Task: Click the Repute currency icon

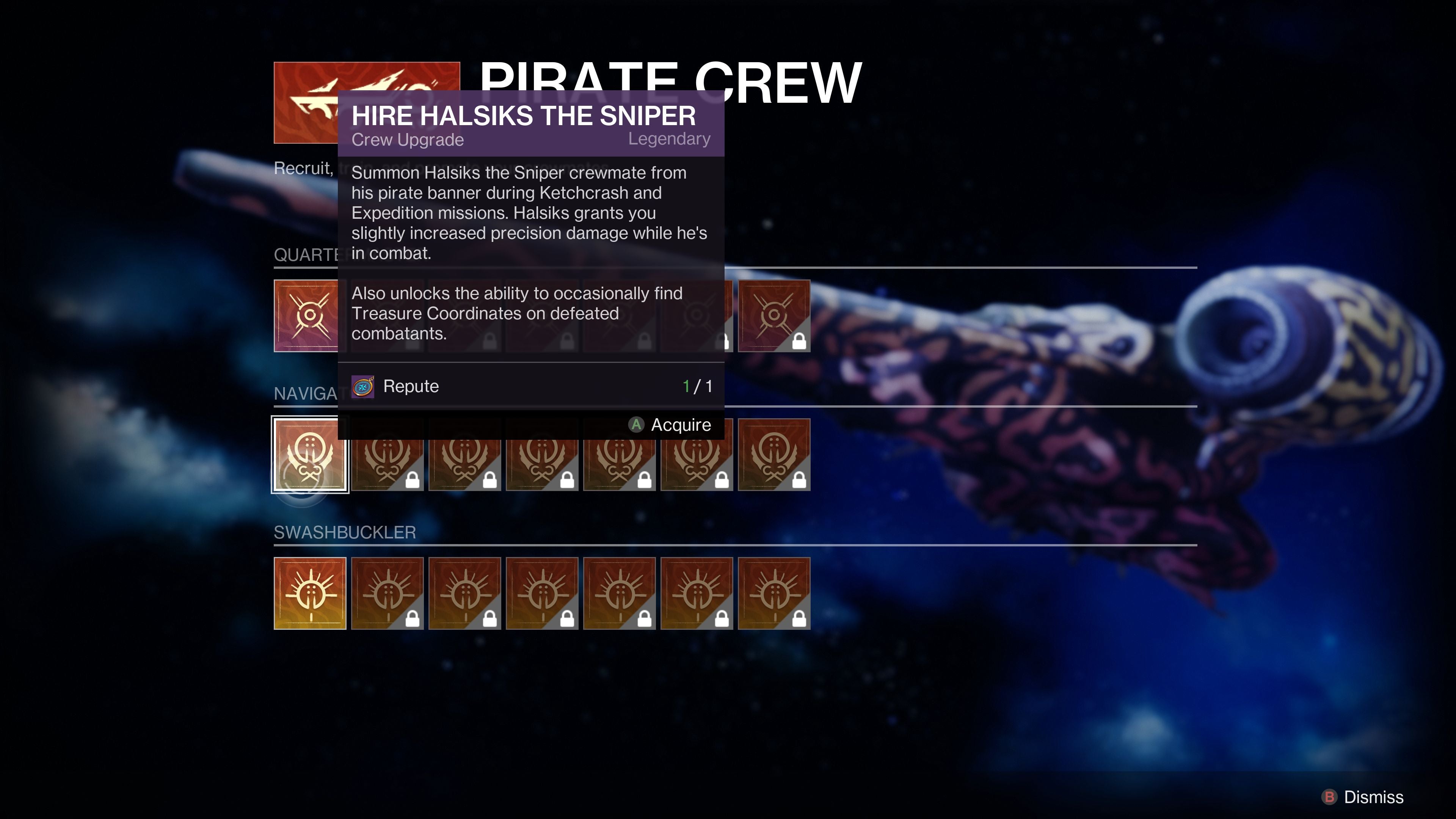Action: [x=364, y=386]
